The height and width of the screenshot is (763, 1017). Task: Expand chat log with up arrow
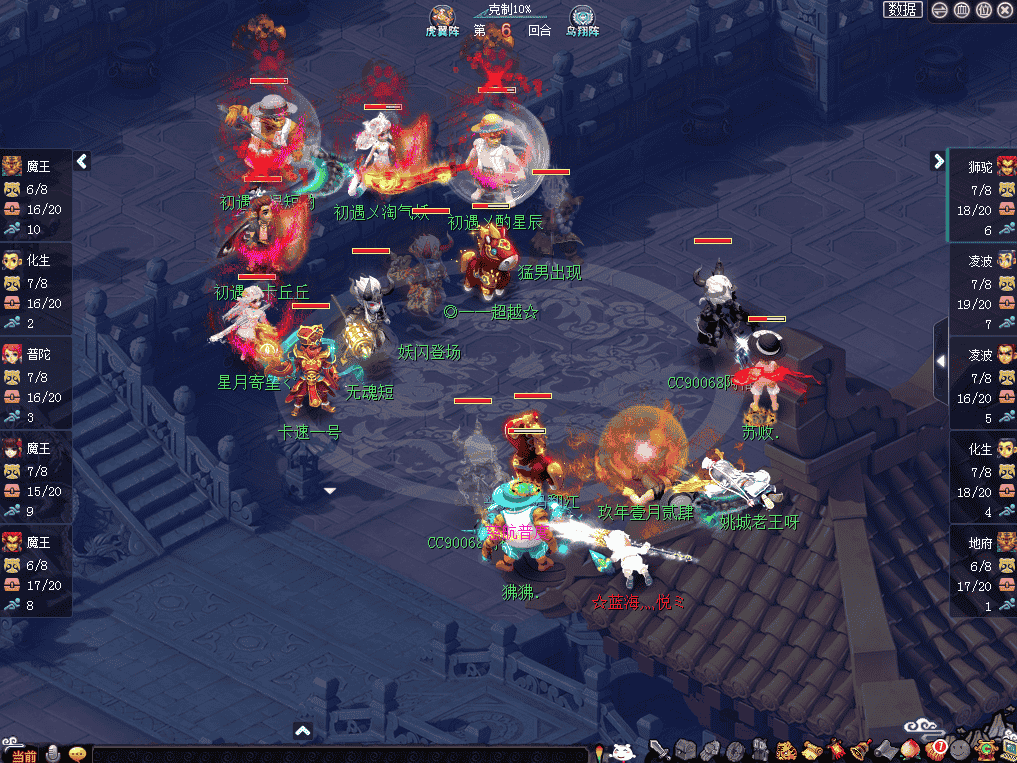click(x=303, y=732)
